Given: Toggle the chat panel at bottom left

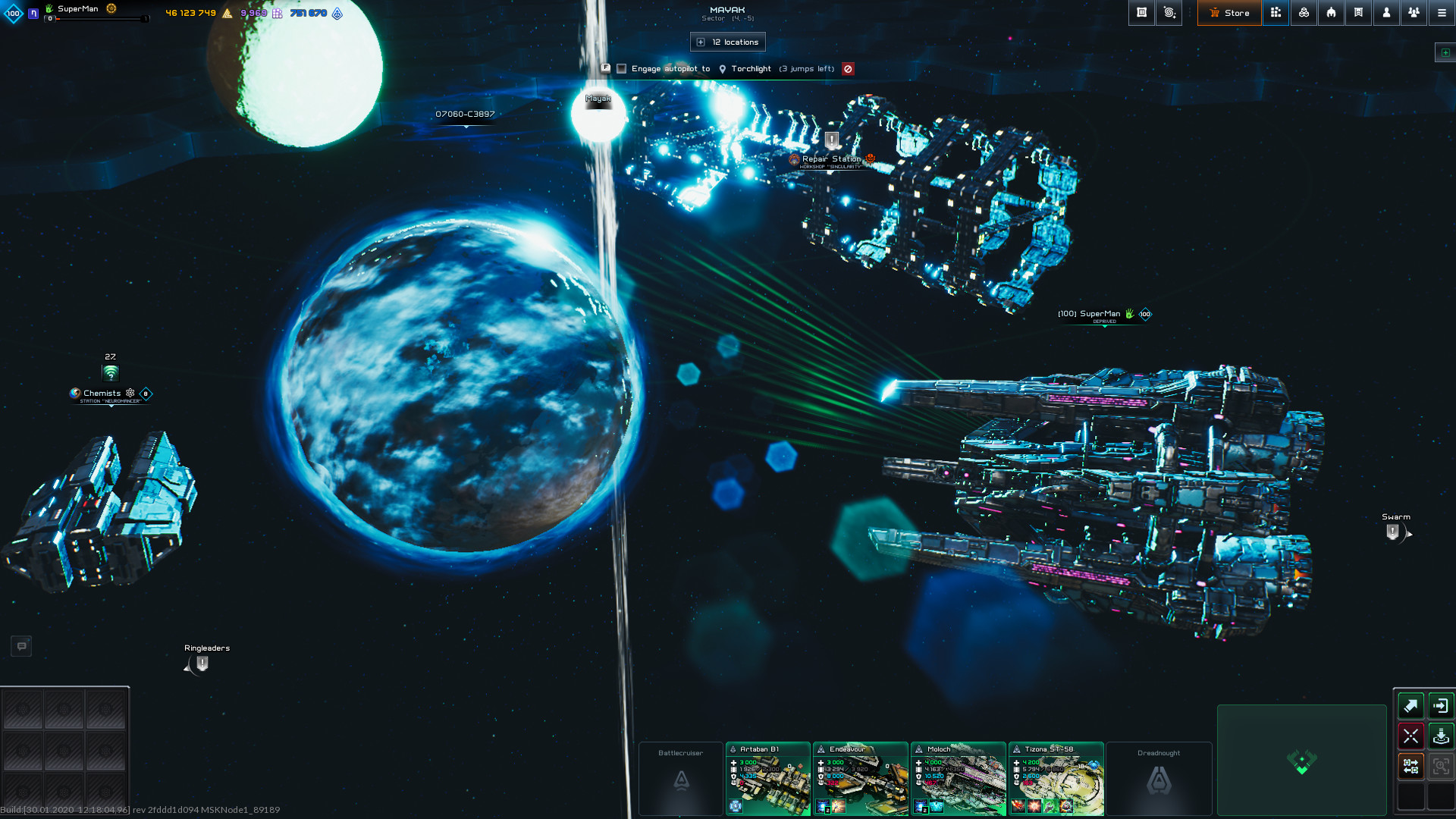Looking at the screenshot, I should [x=20, y=645].
